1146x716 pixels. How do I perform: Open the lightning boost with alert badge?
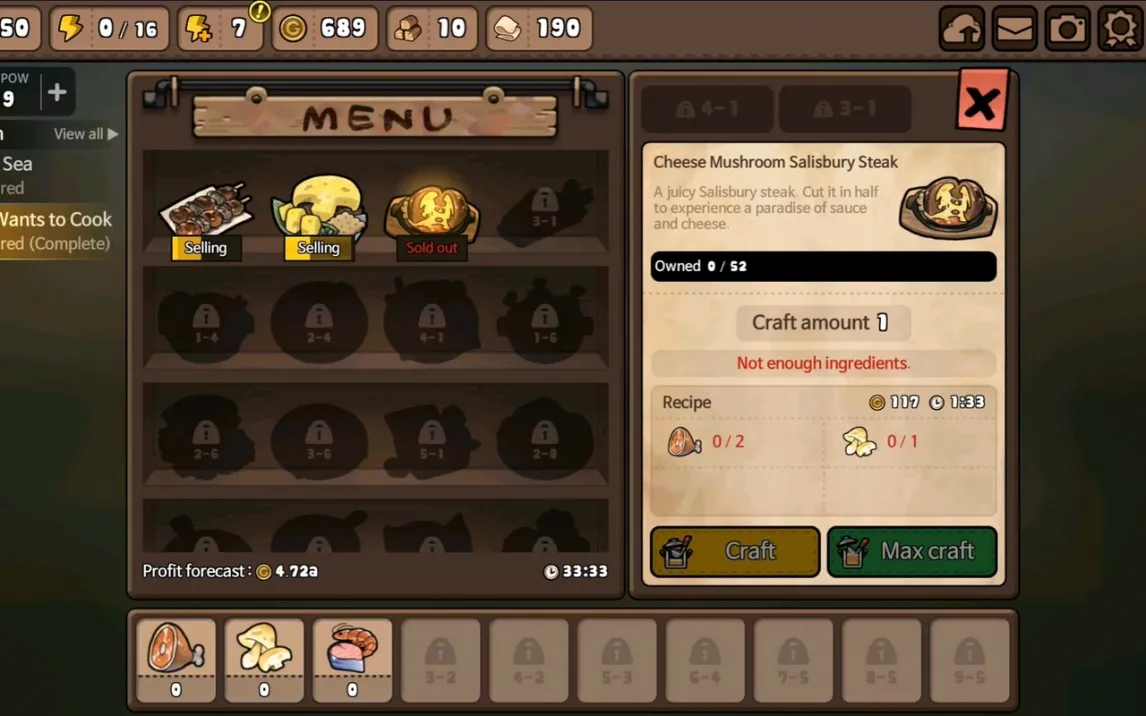pyautogui.click(x=221, y=28)
